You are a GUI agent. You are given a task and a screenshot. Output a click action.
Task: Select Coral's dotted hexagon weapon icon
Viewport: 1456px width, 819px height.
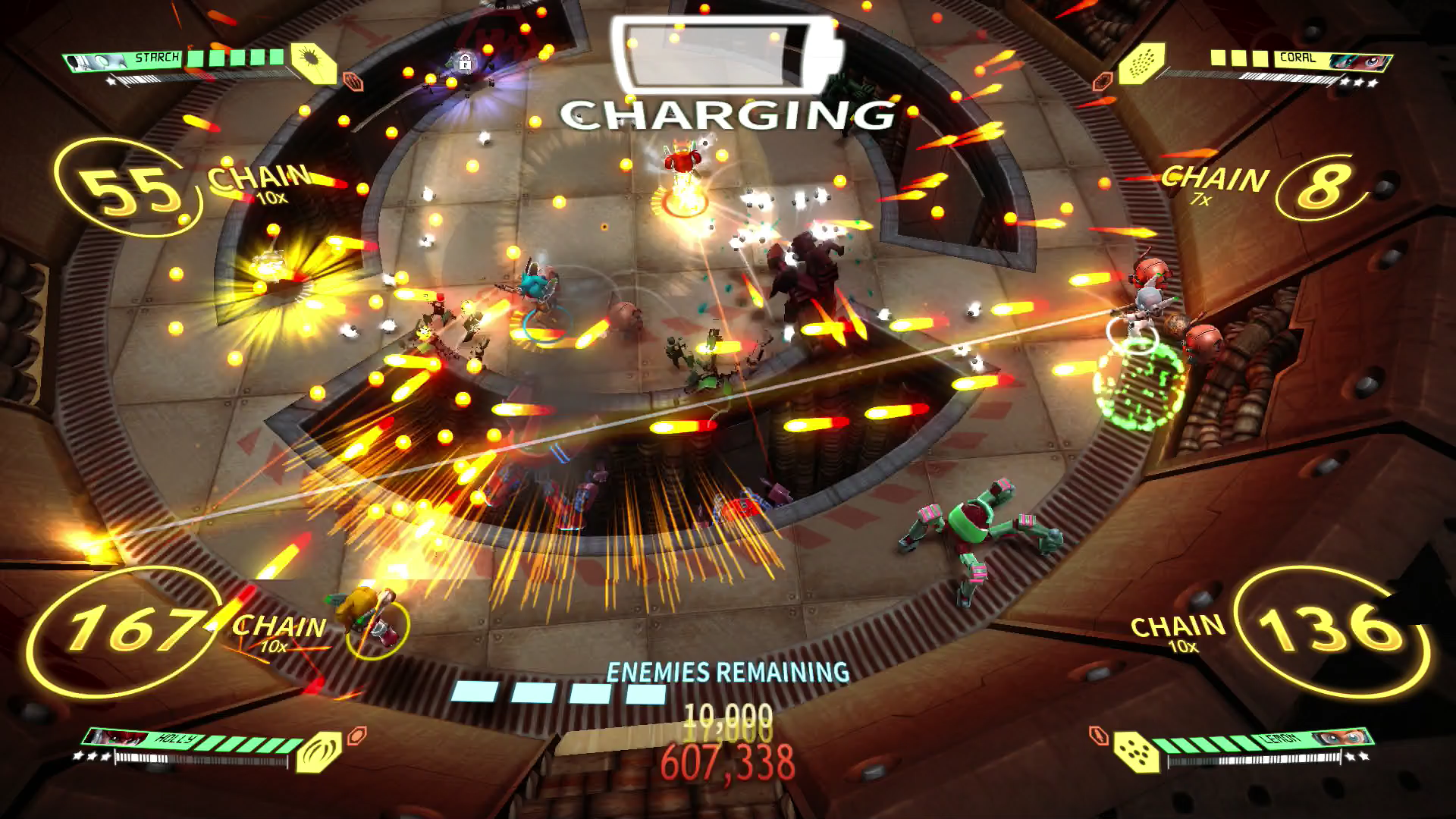point(1141,63)
